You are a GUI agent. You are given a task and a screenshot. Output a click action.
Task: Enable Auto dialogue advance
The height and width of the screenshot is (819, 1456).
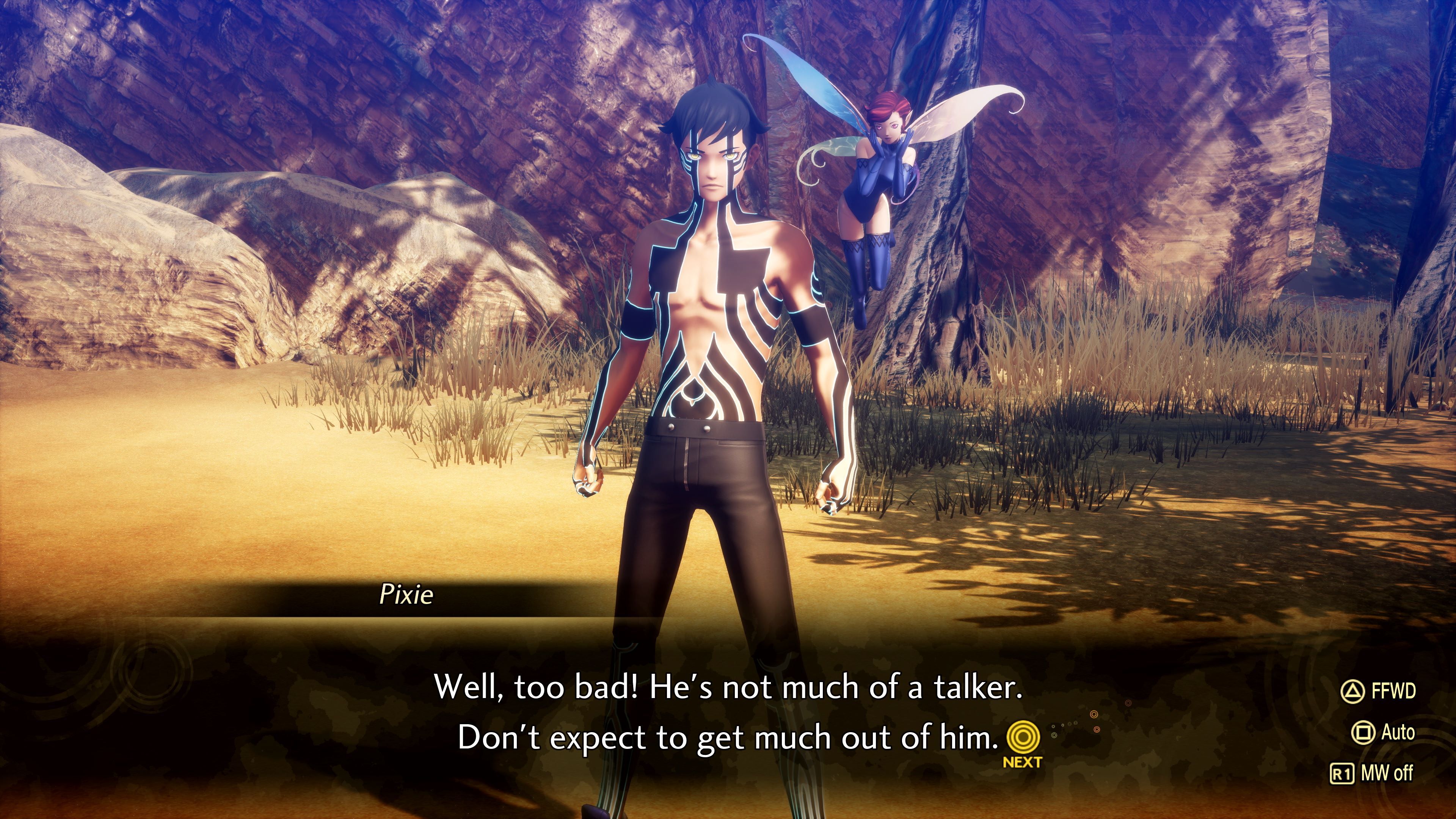click(1382, 732)
